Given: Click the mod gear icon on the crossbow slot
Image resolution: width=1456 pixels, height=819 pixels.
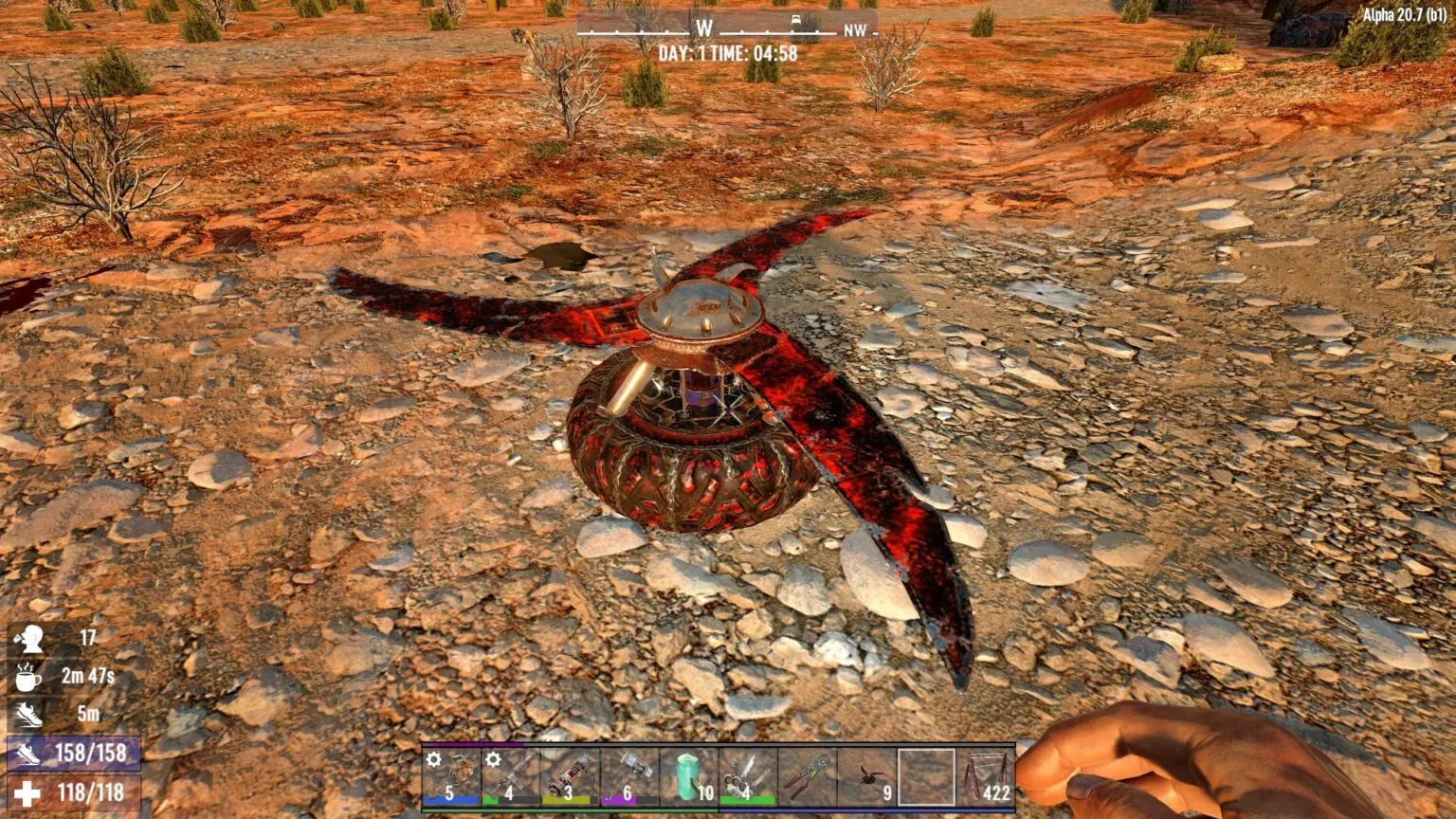Looking at the screenshot, I should coord(432,757).
